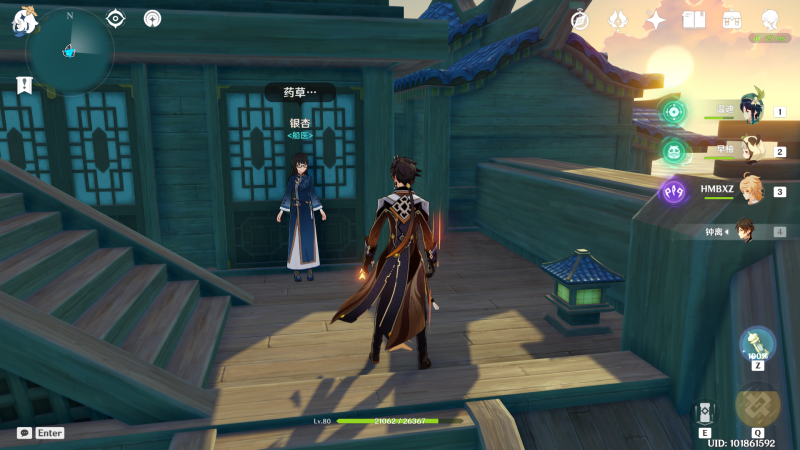
Task: Activate Zhongli's elemental burst
Action: click(x=758, y=405)
